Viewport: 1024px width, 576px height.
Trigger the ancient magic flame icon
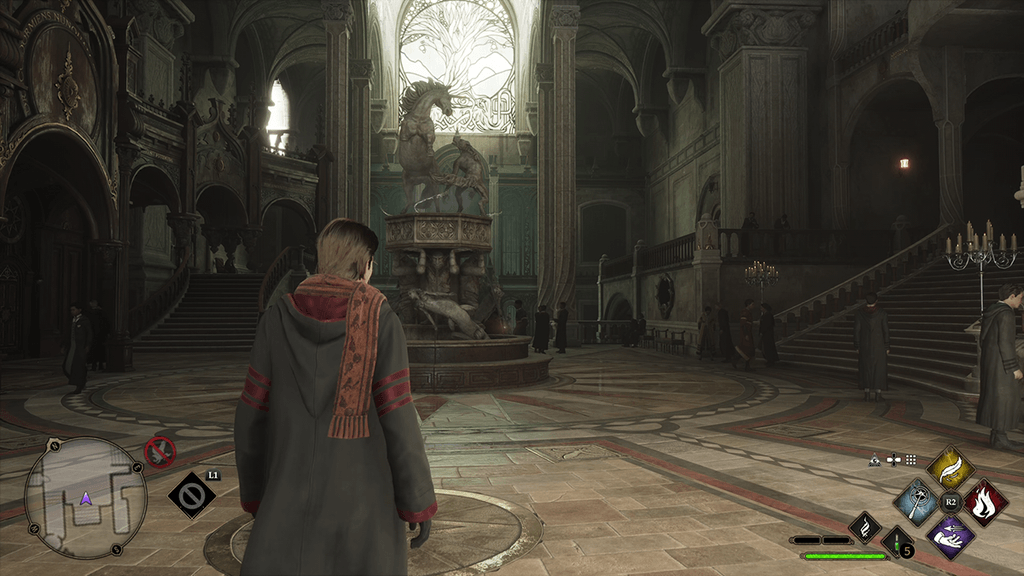pos(864,526)
